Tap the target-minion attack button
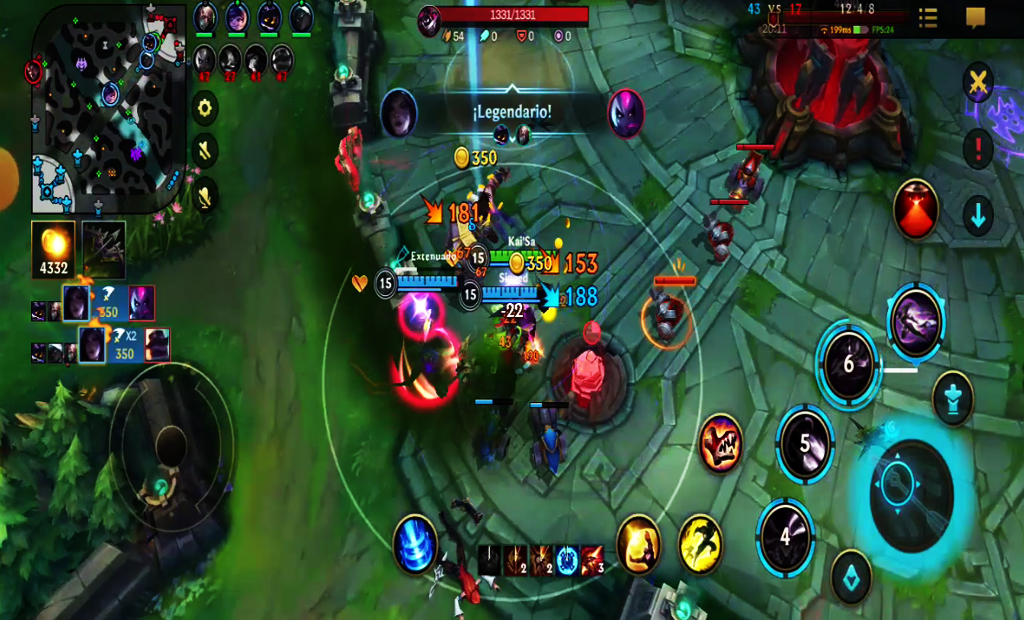Viewport: 1024px width, 620px height. pyautogui.click(x=851, y=576)
